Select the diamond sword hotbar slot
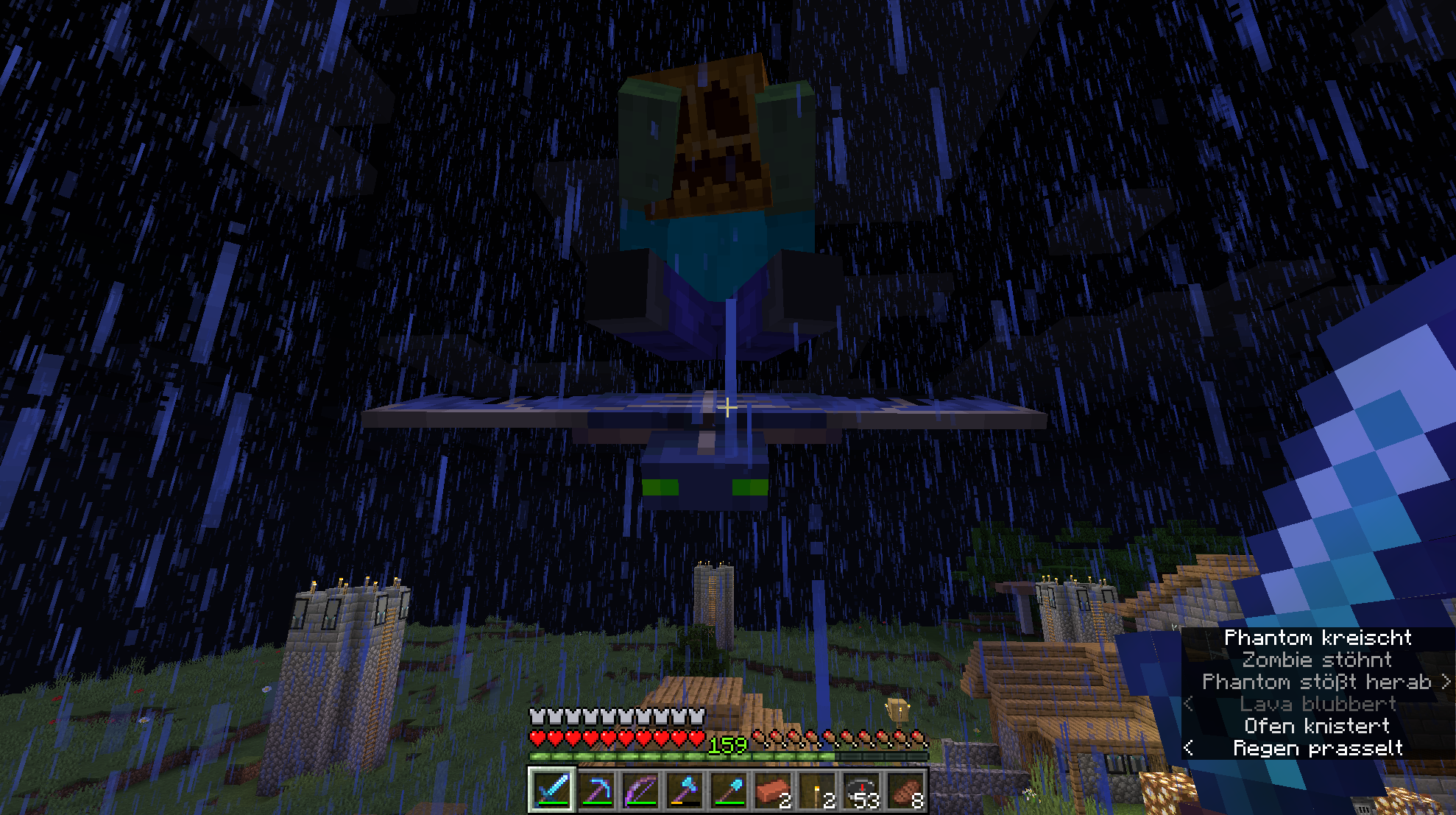This screenshot has height=815, width=1456. 551,791
